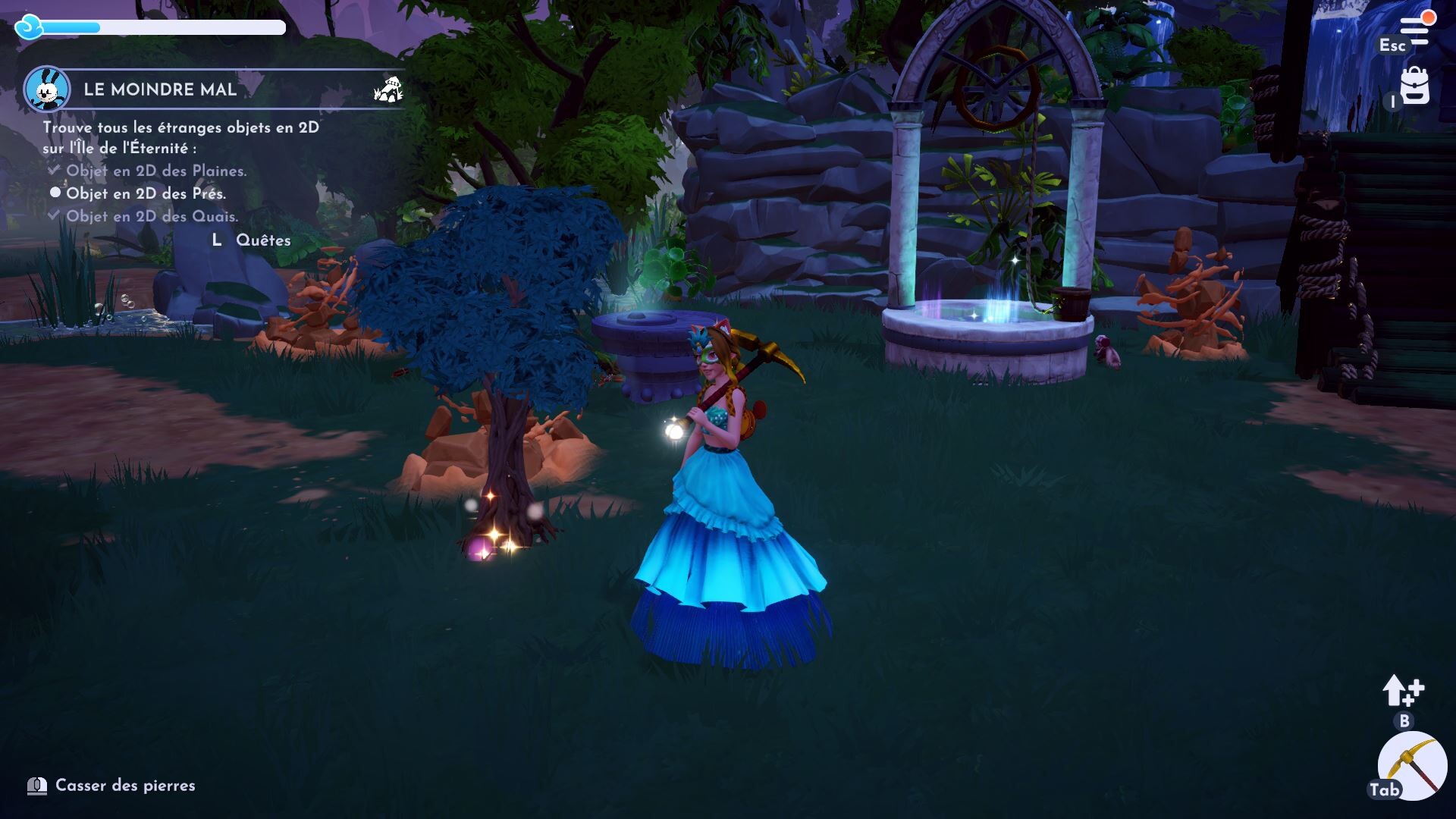
Task: Select the golden pickaxe tool wheel
Action: point(1412,766)
